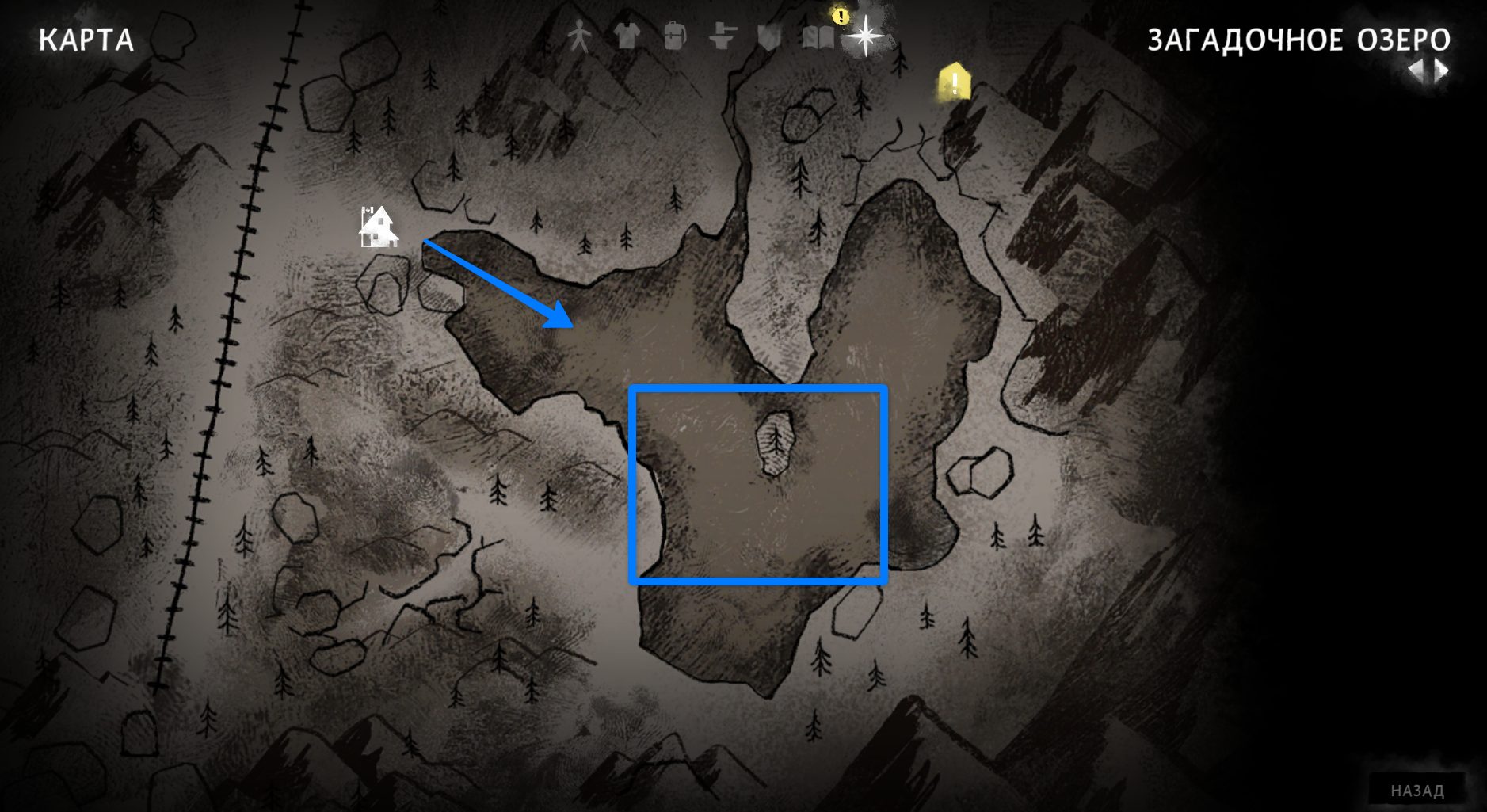
Task: Open the status tab with the person icon
Action: pos(579,36)
